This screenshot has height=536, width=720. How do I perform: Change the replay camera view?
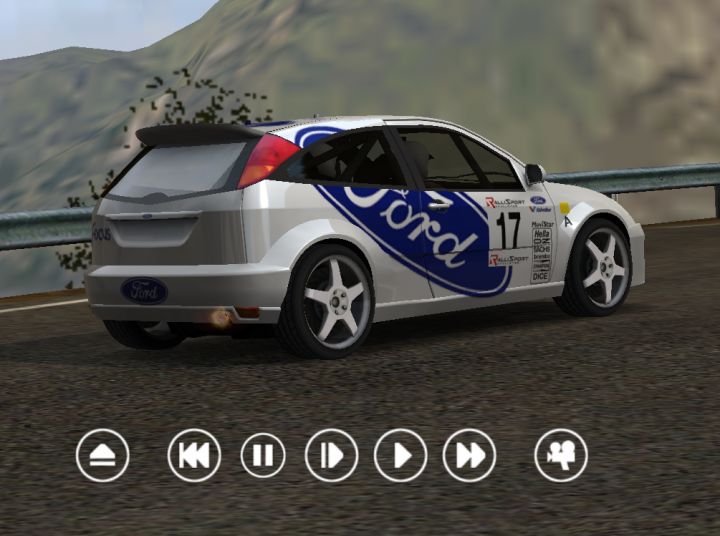coord(561,455)
